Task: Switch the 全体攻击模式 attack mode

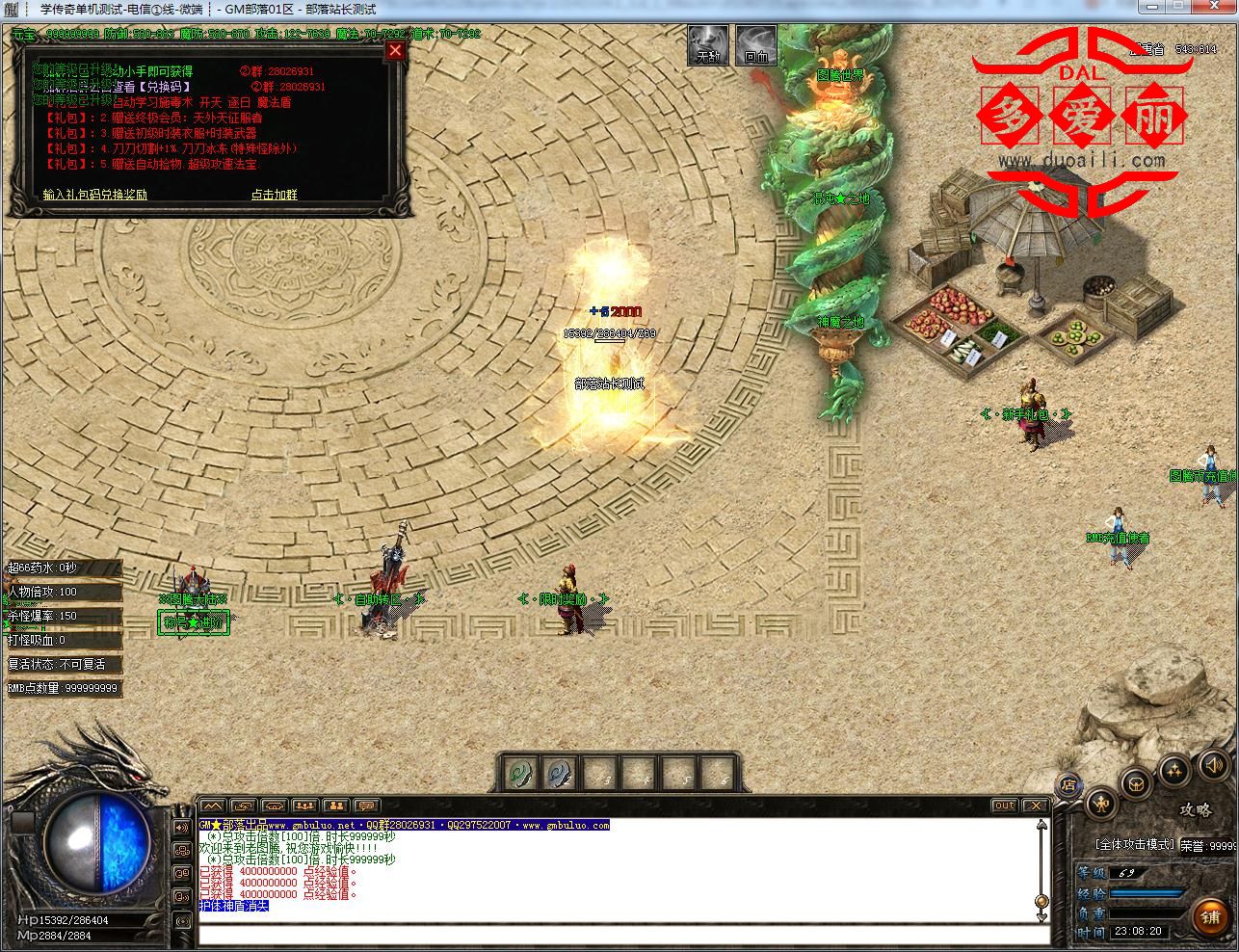Action: coord(1135,844)
